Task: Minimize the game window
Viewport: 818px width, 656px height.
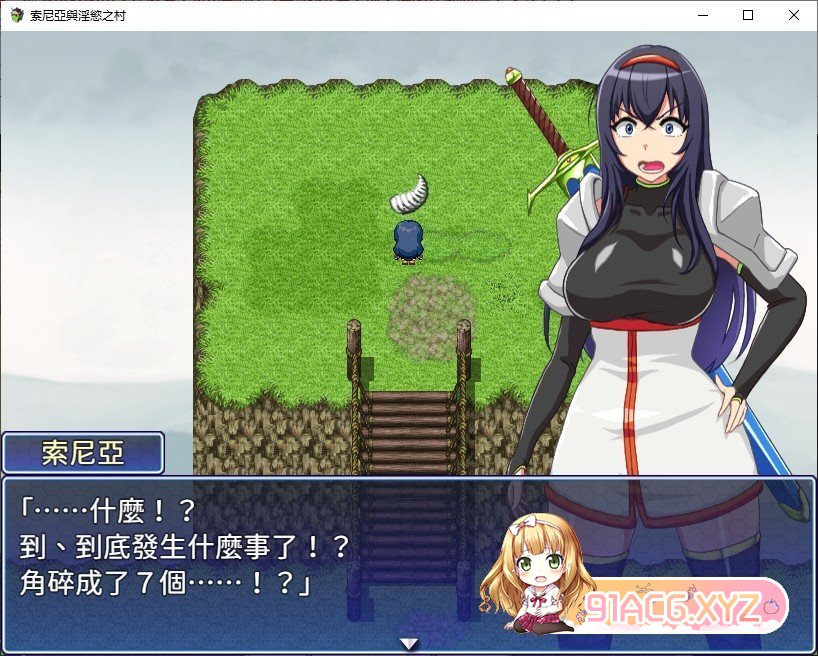Action: pos(701,15)
